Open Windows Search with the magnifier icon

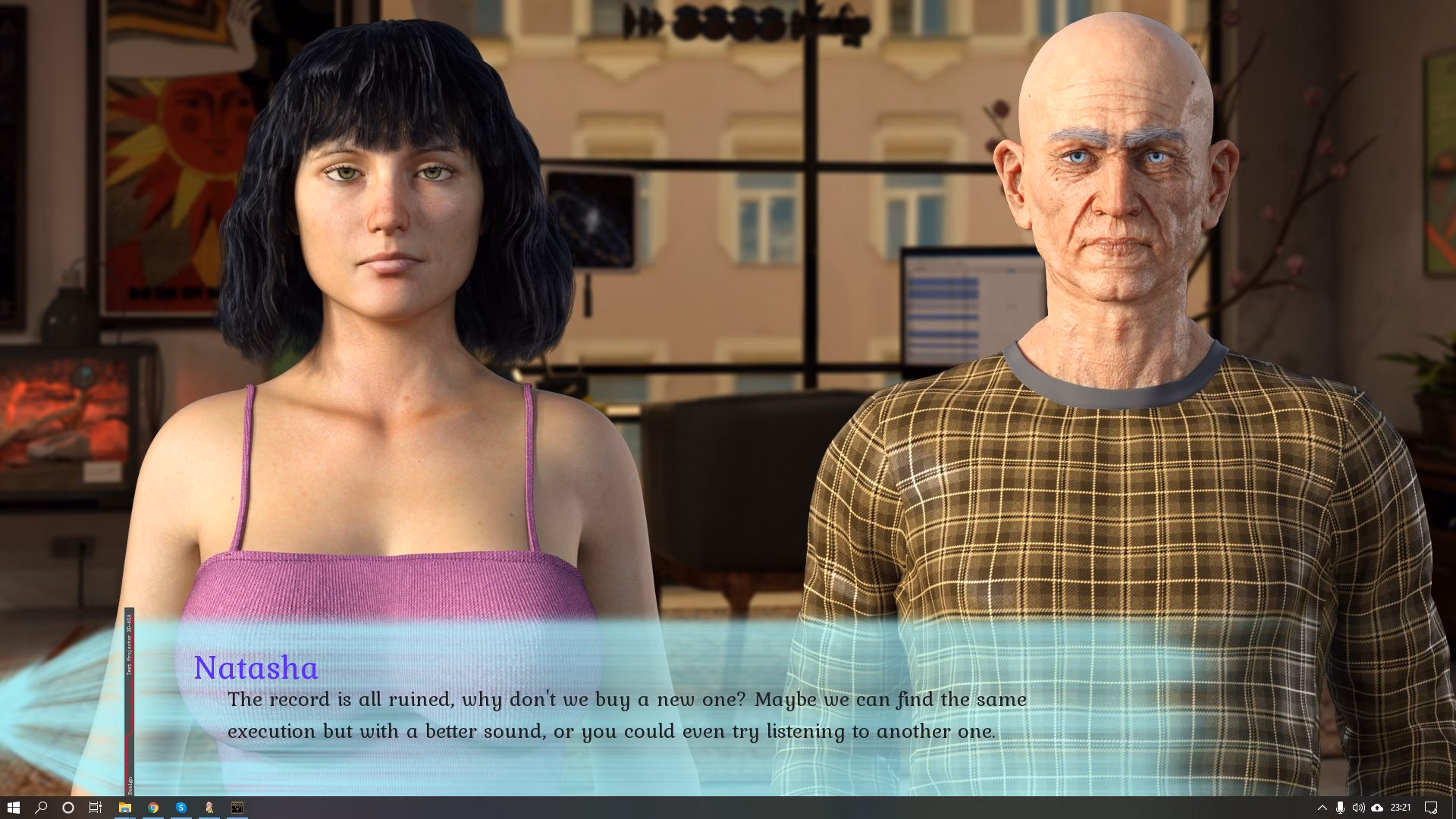pos(40,806)
